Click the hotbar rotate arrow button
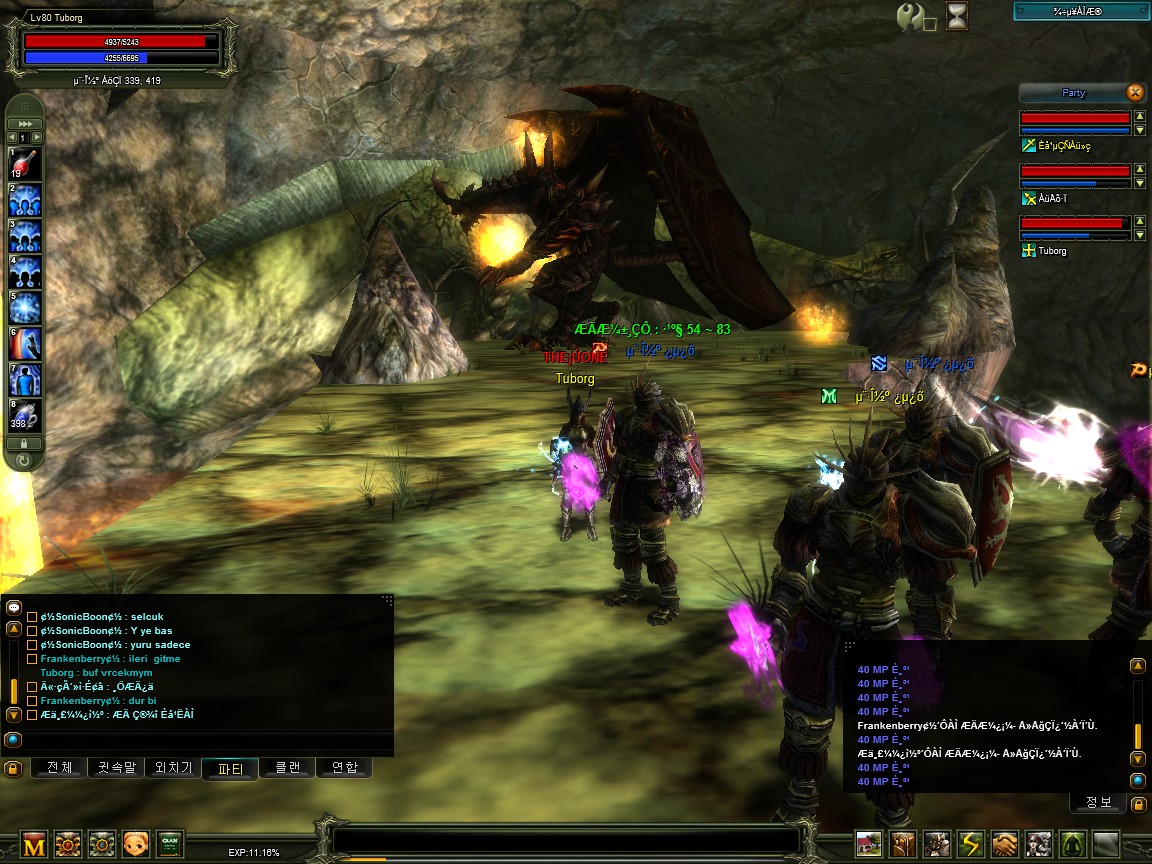This screenshot has width=1152, height=864. pos(24,461)
